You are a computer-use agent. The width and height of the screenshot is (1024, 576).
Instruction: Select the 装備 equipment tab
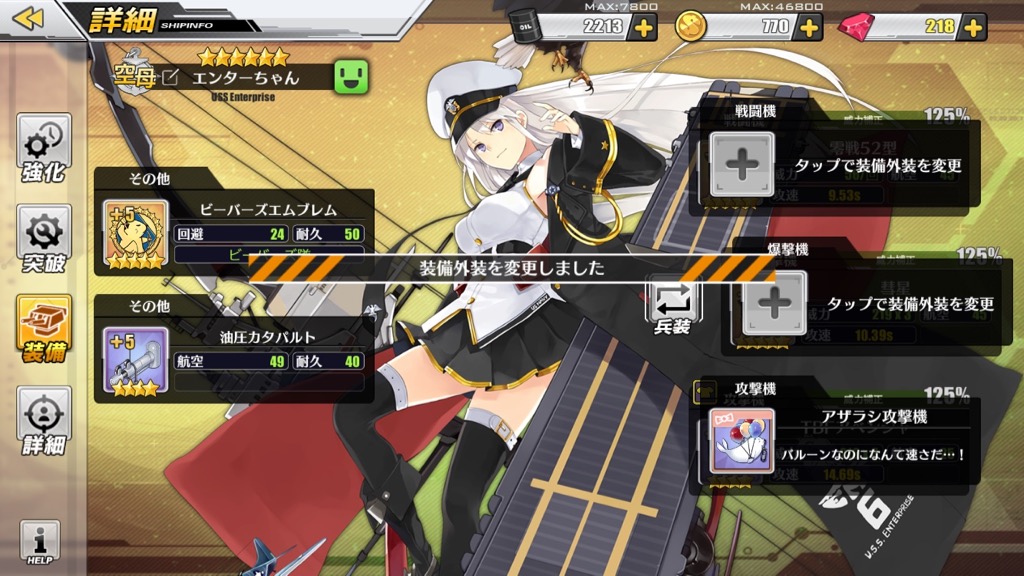44,330
